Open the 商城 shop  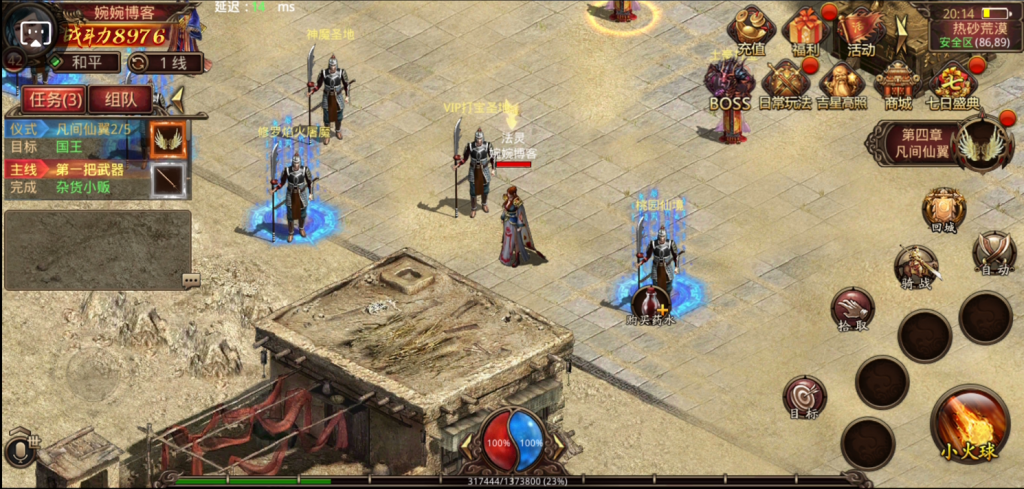tap(897, 84)
